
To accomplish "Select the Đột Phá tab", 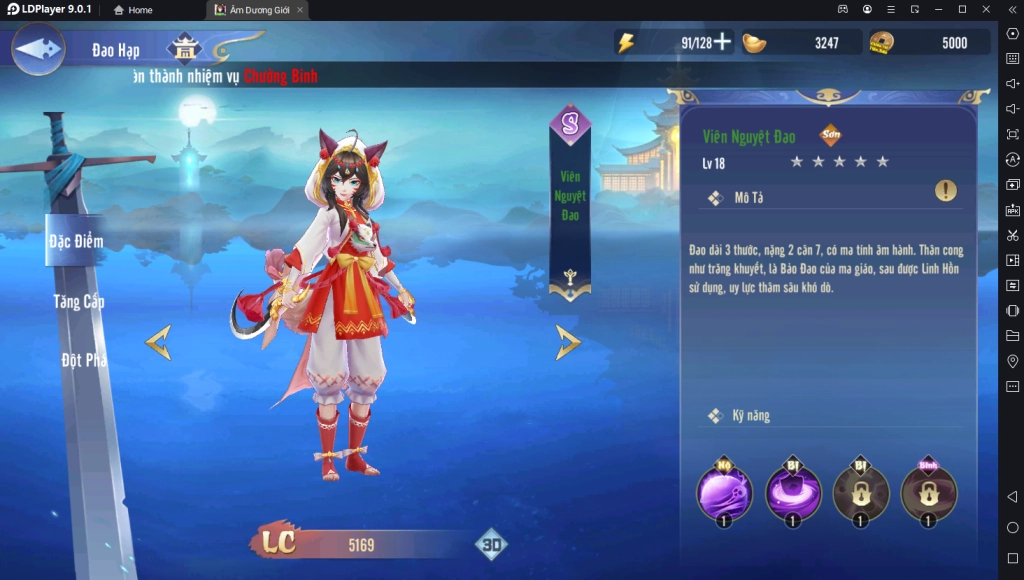I will tap(83, 360).
